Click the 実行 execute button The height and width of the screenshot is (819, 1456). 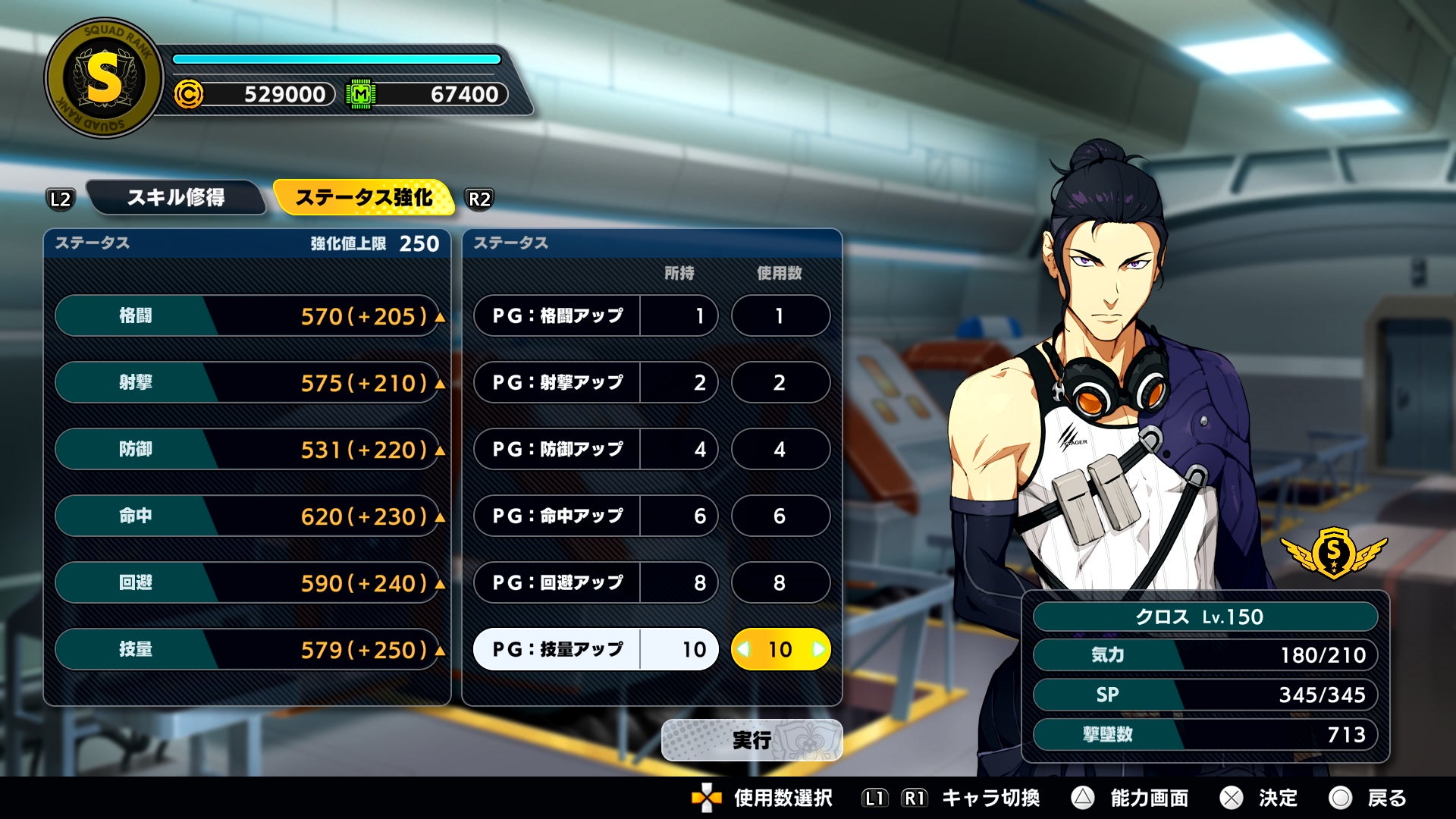pos(752,740)
